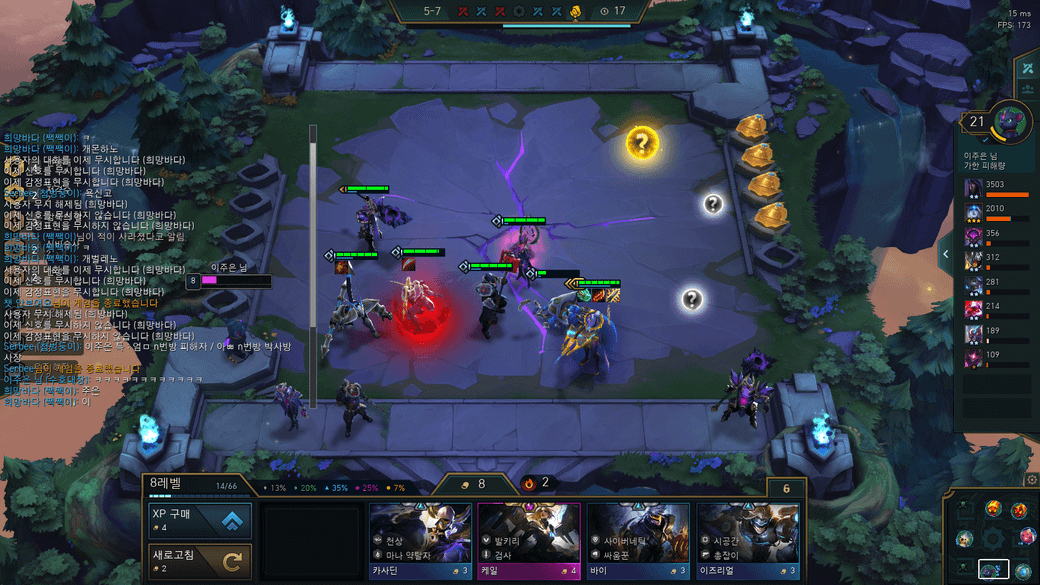Buy the 카사딘 champion card
1040x585 pixels.
coord(420,541)
